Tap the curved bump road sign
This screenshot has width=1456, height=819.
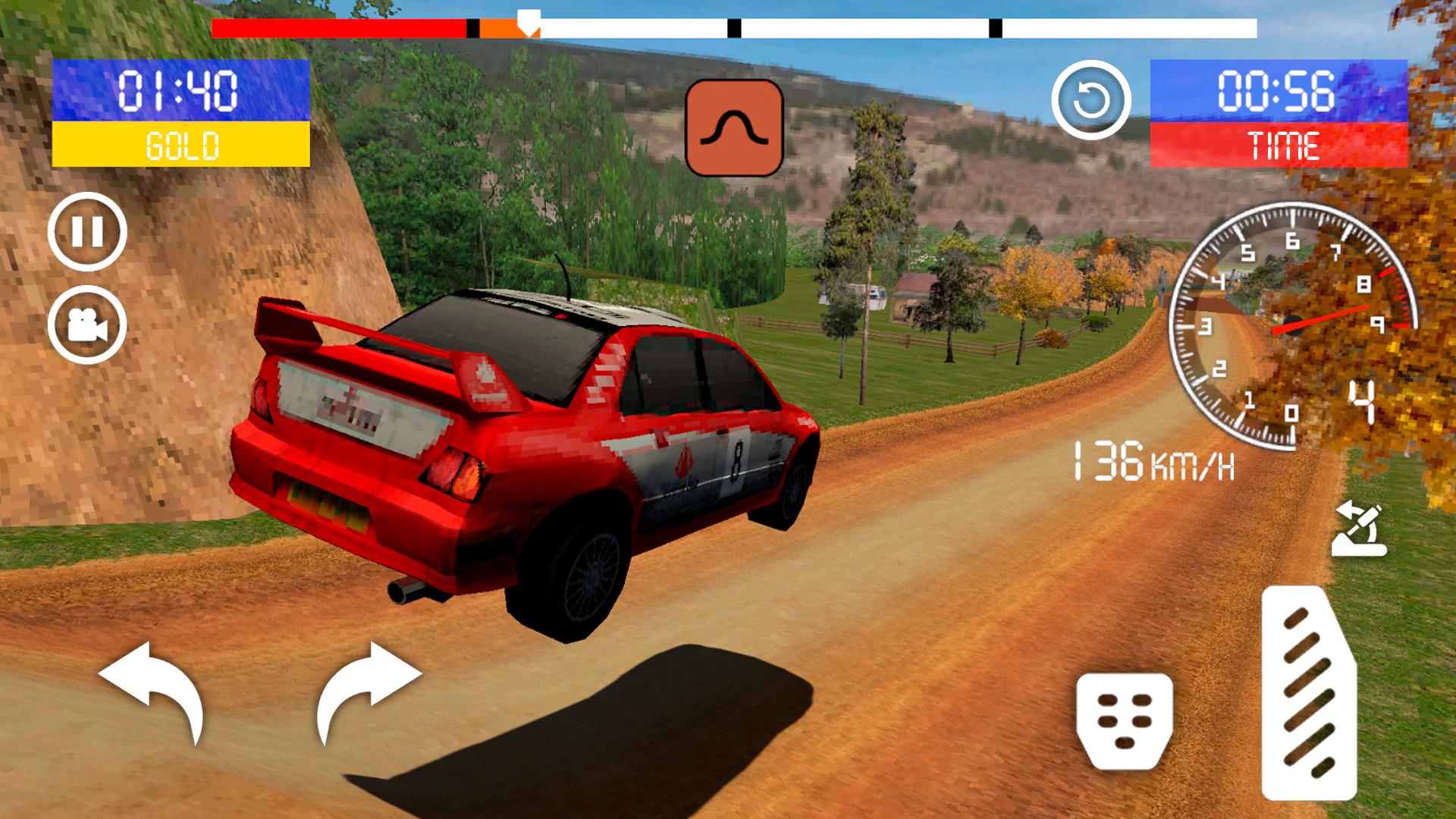(735, 129)
